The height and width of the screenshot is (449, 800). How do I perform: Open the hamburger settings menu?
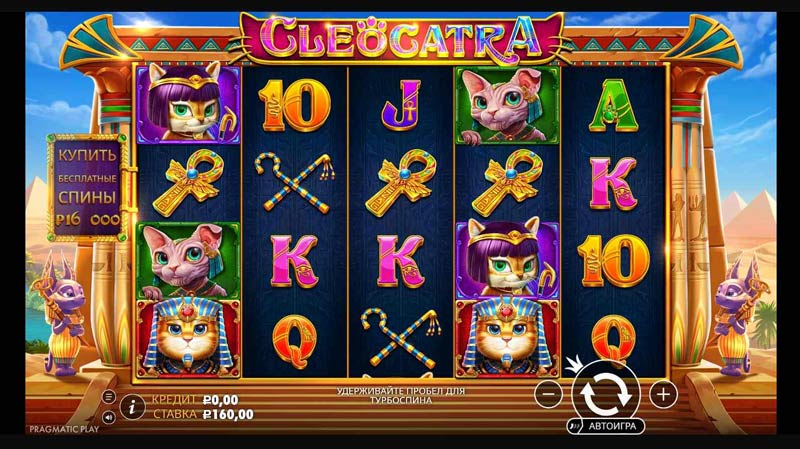click(109, 396)
